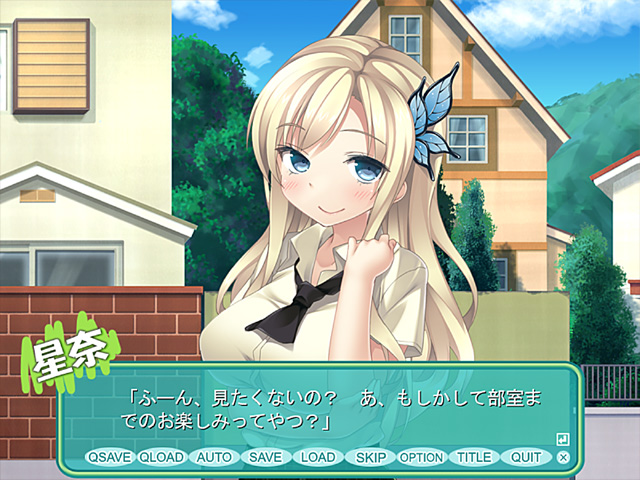Hide the dialogue box with the X button
640x480 pixels.
click(563, 457)
